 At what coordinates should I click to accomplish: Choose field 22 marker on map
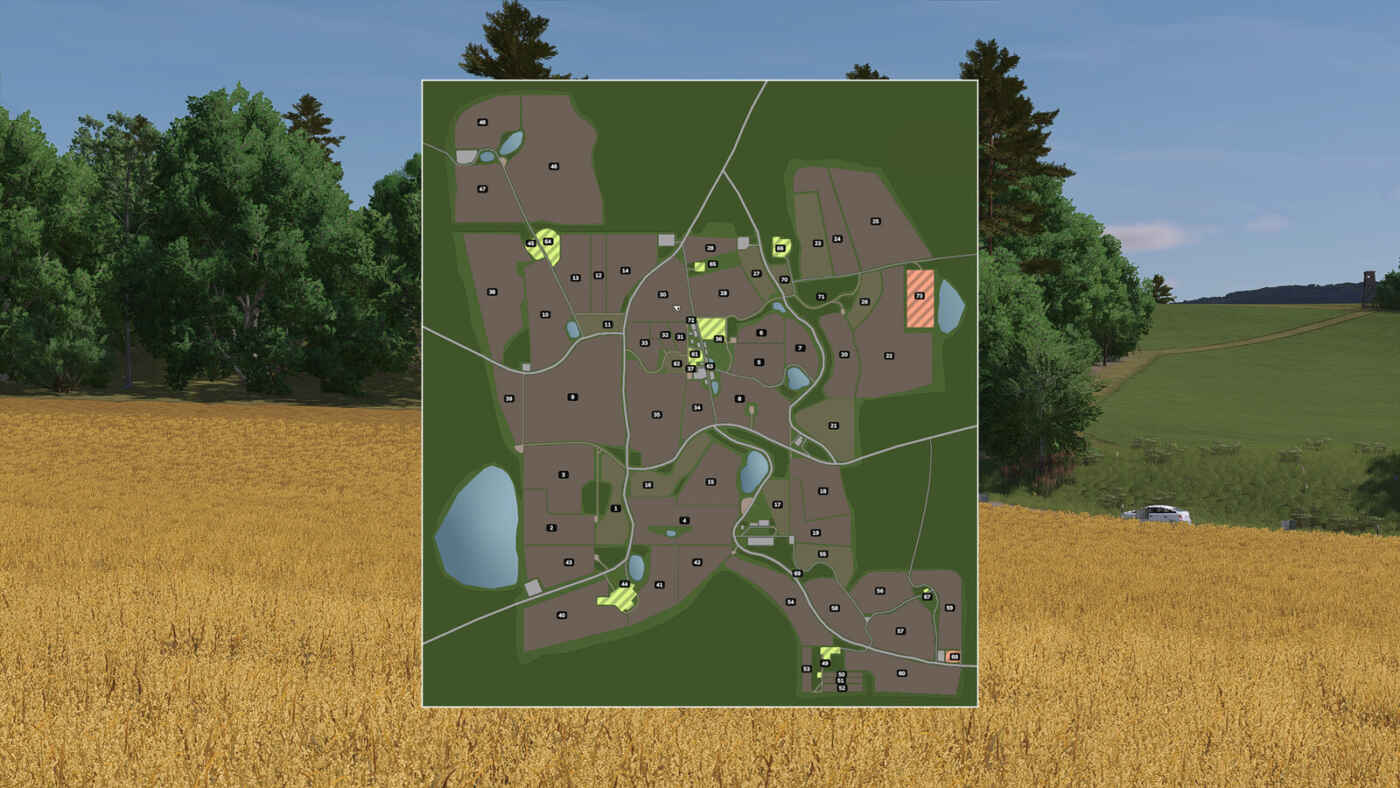tap(888, 355)
